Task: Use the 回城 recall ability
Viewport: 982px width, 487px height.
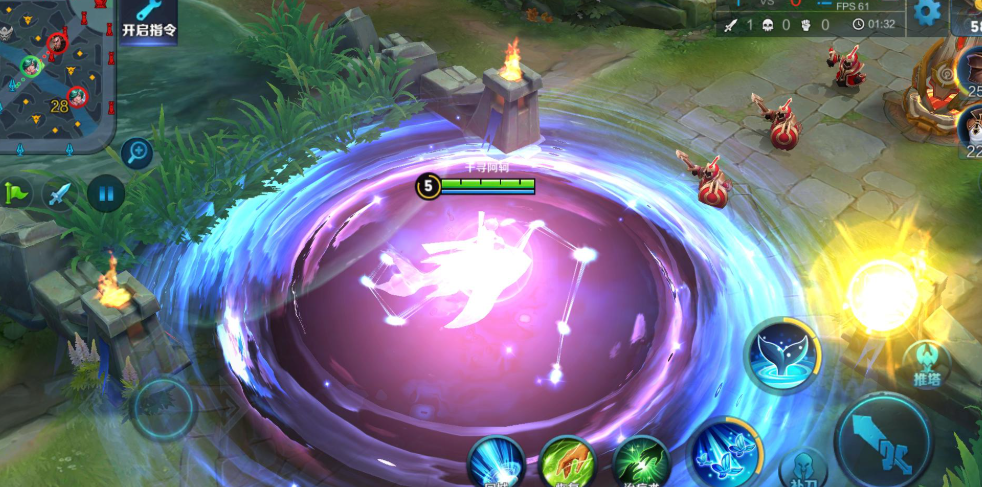Action: point(496,464)
